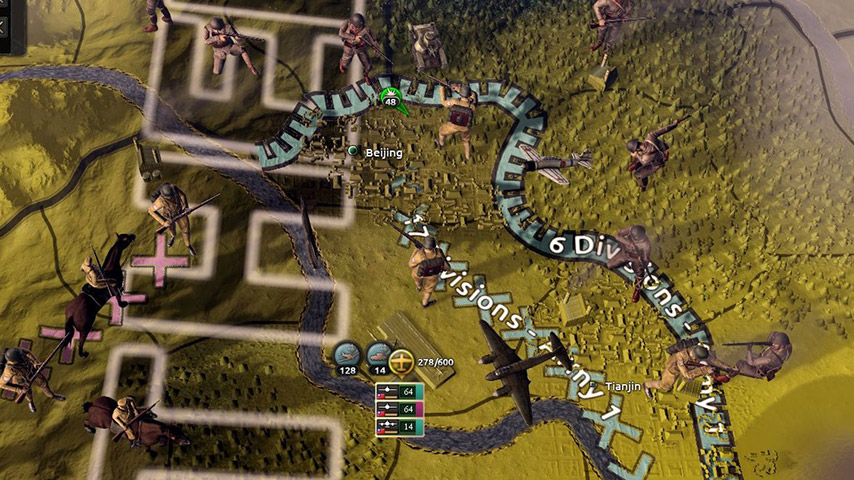Select the 64-plane air wing with magenta strip
The height and width of the screenshot is (480, 854).
400,409
